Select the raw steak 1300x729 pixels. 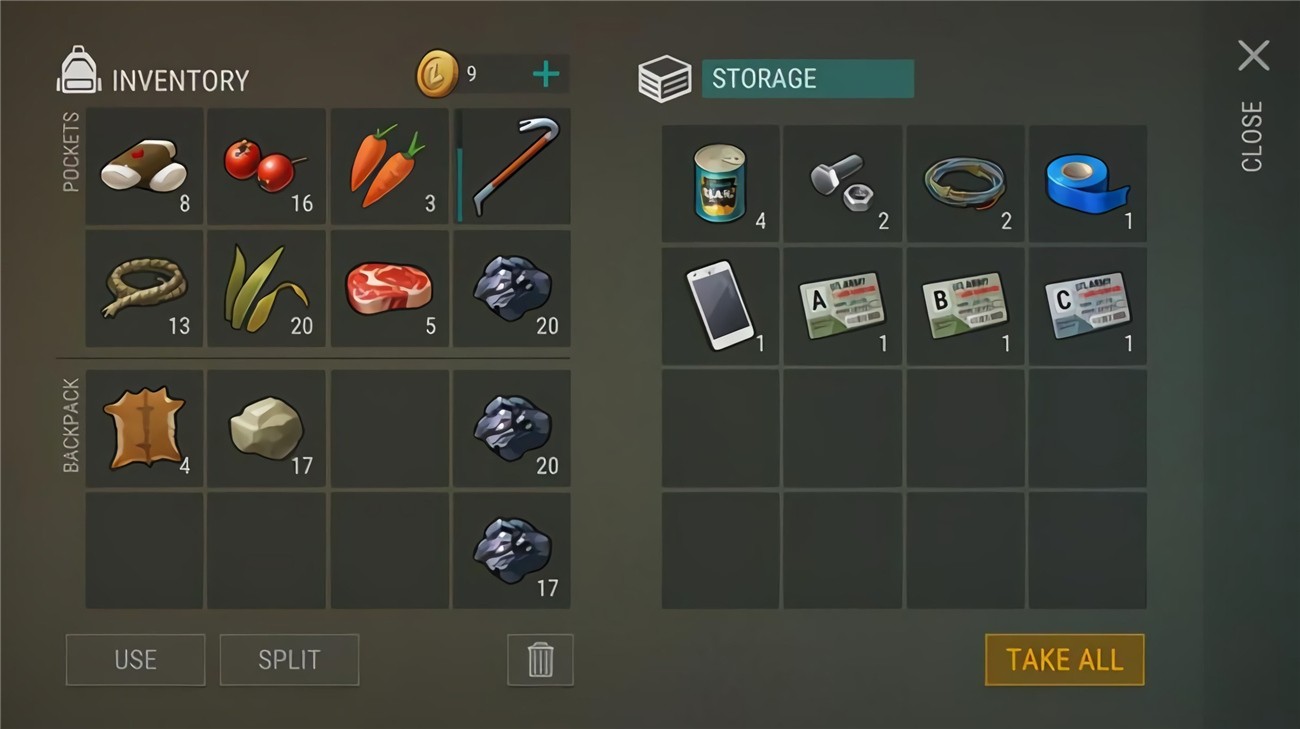pyautogui.click(x=389, y=289)
